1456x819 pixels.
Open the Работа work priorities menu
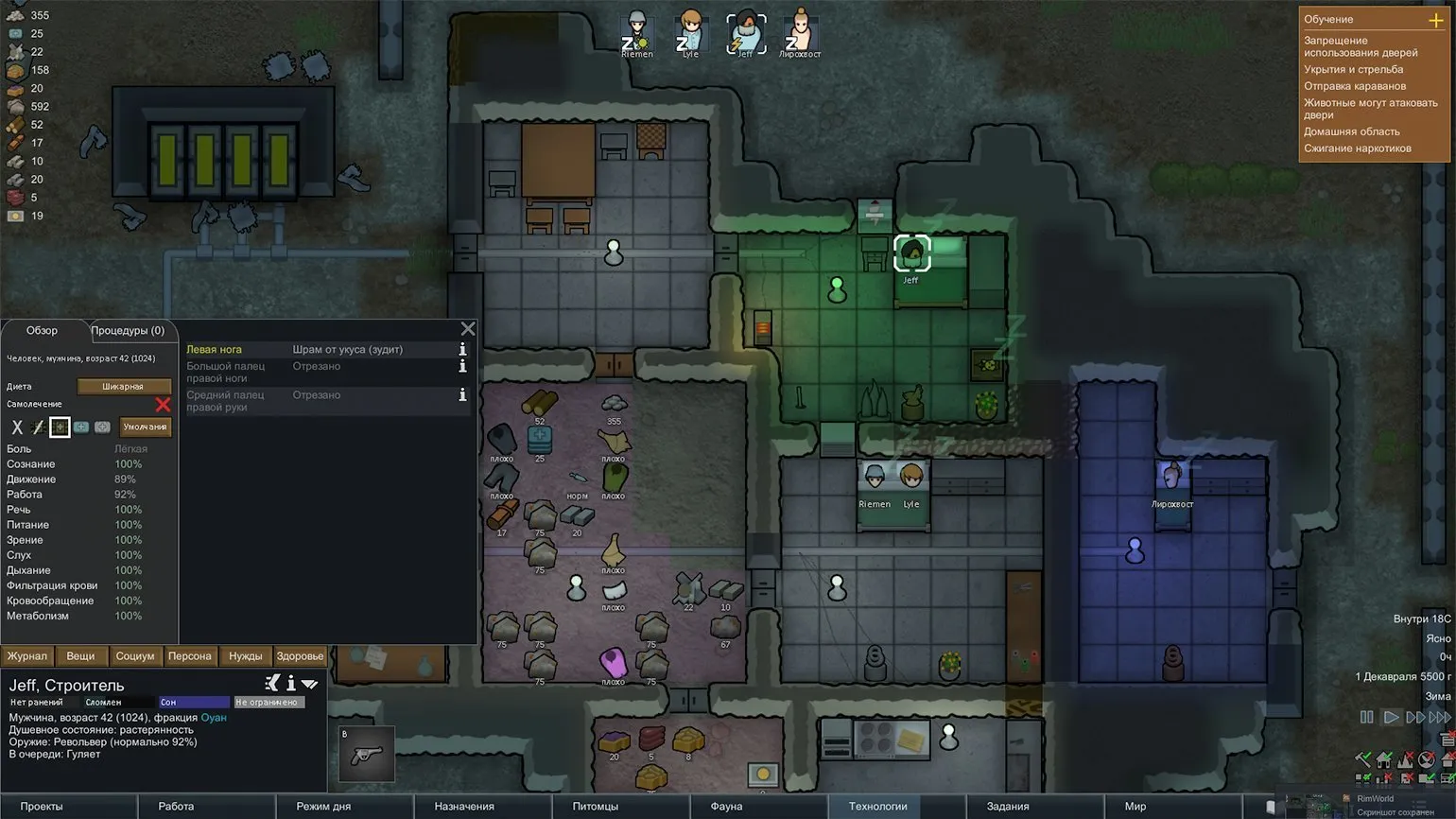(x=176, y=807)
